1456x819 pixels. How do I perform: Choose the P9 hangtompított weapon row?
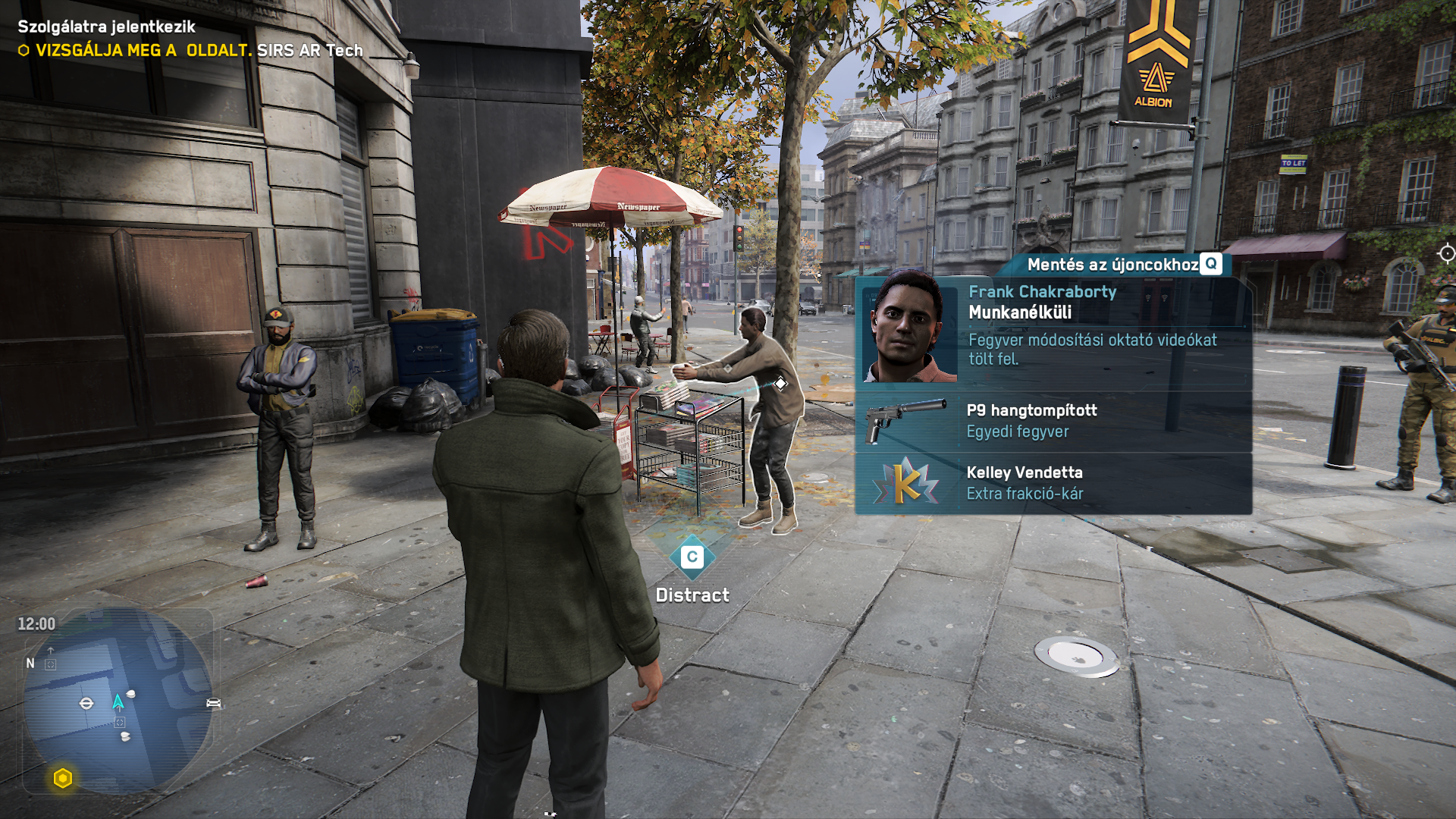[x=1053, y=421]
